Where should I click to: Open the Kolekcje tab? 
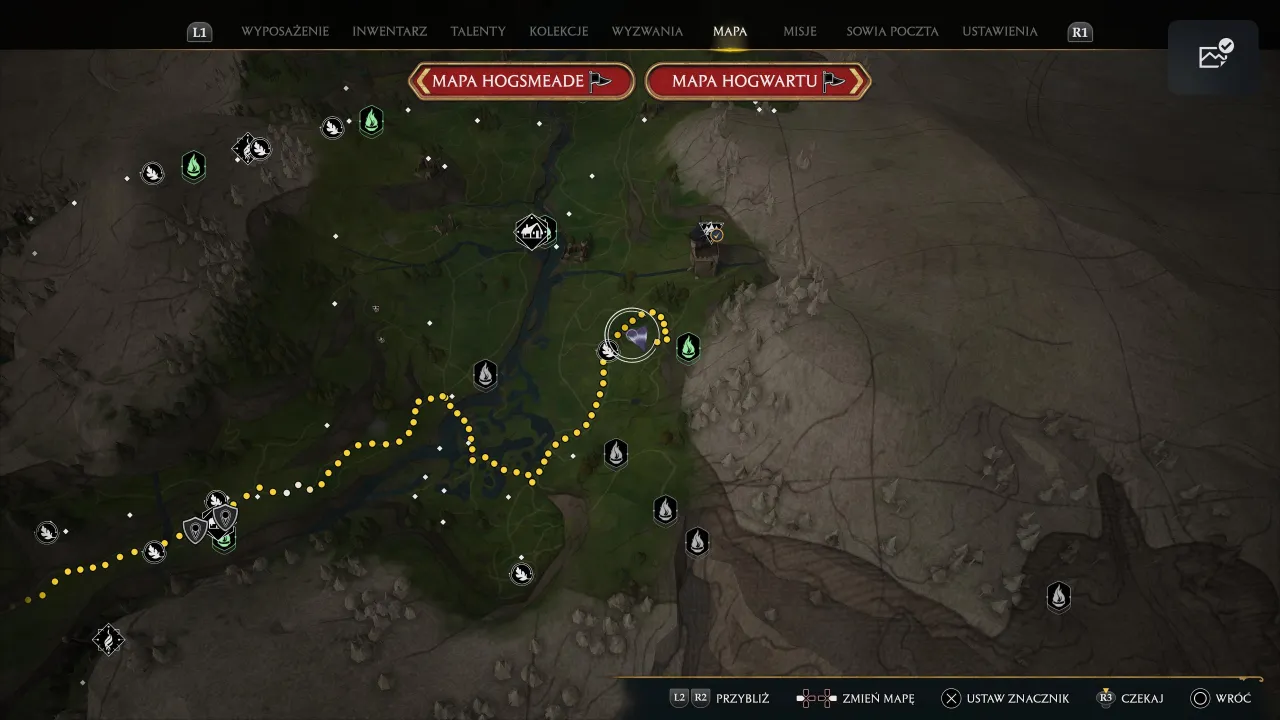[x=559, y=31]
